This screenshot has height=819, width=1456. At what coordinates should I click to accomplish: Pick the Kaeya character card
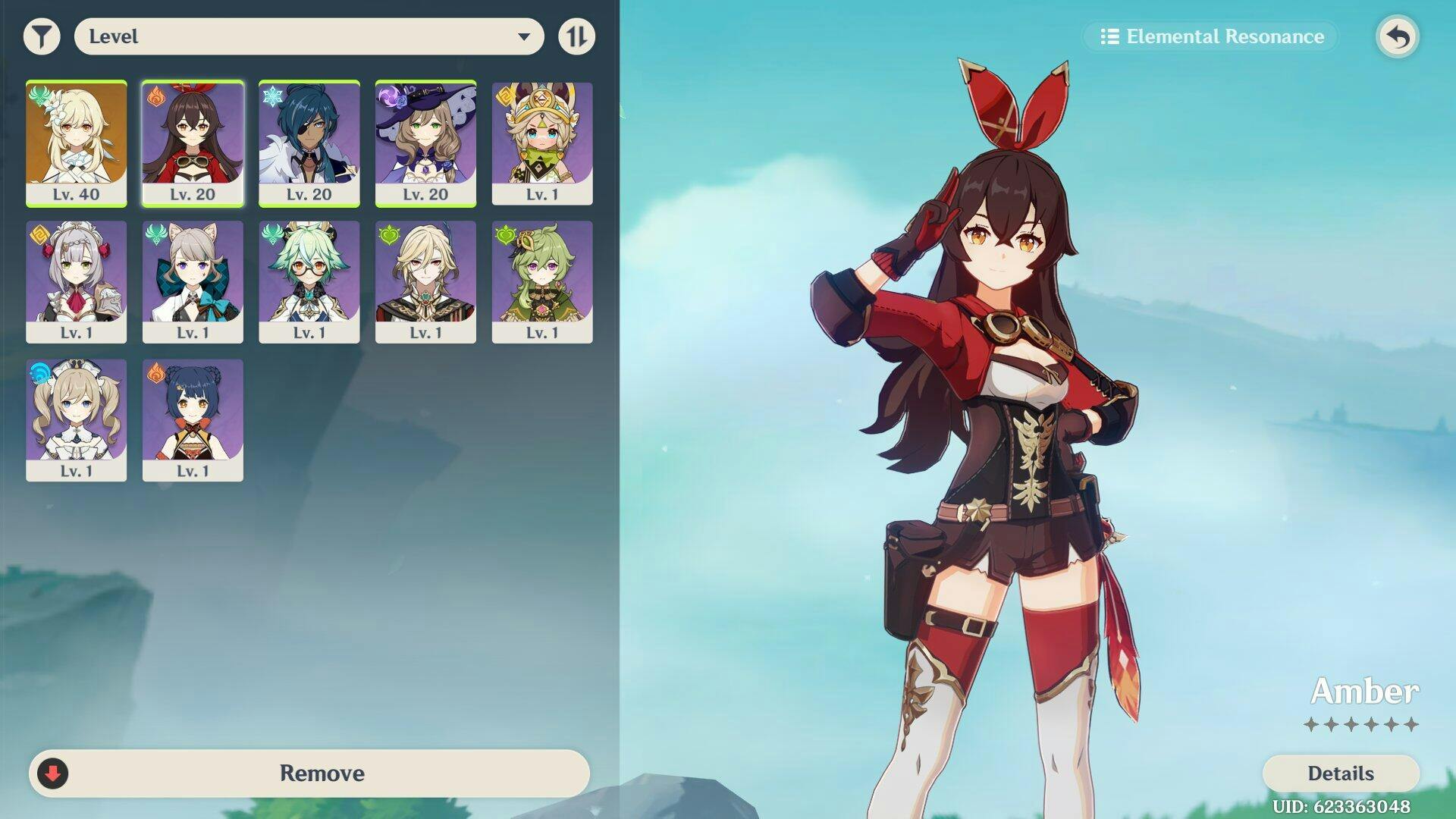coord(309,143)
